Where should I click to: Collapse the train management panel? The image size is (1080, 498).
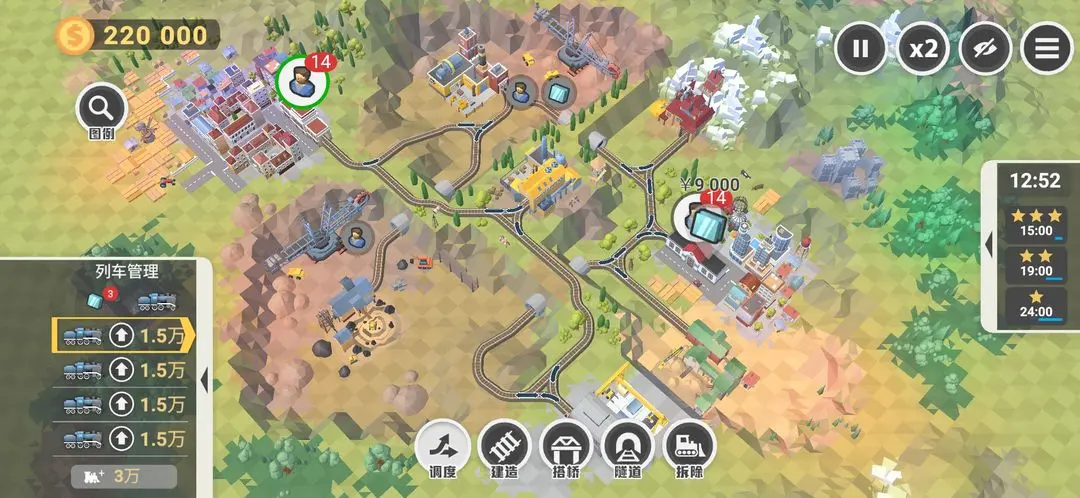(205, 380)
